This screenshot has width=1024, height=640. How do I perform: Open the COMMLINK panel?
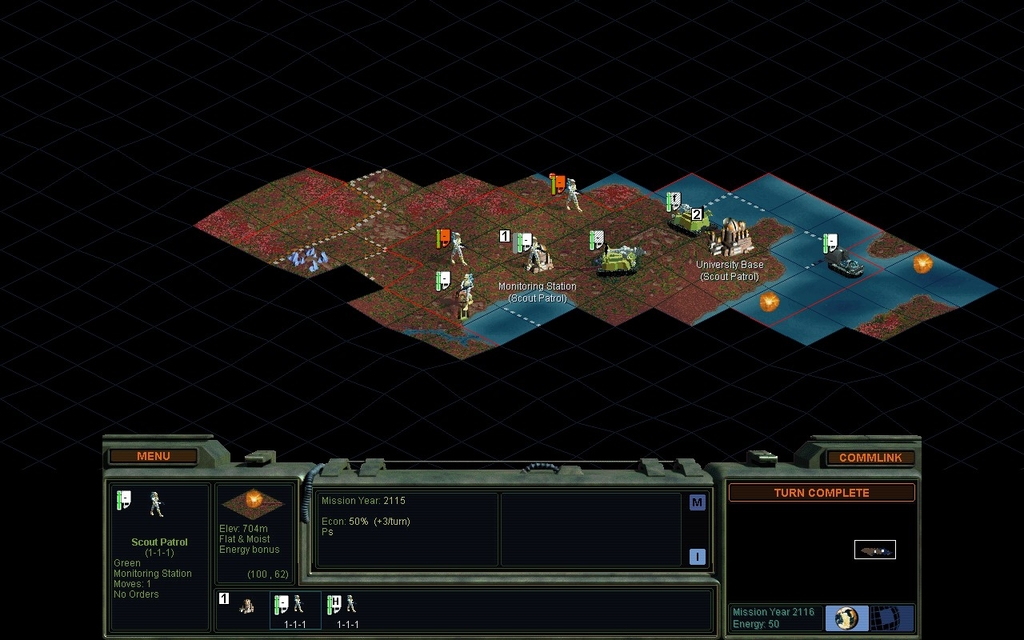click(x=870, y=458)
